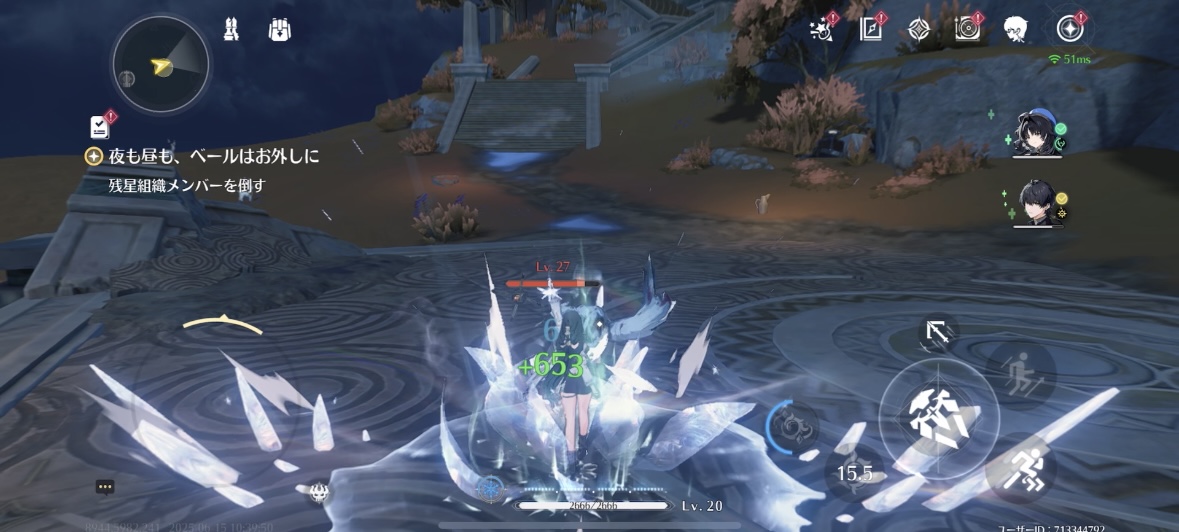
Task: Open the circled-star main menu icon
Action: [1070, 29]
